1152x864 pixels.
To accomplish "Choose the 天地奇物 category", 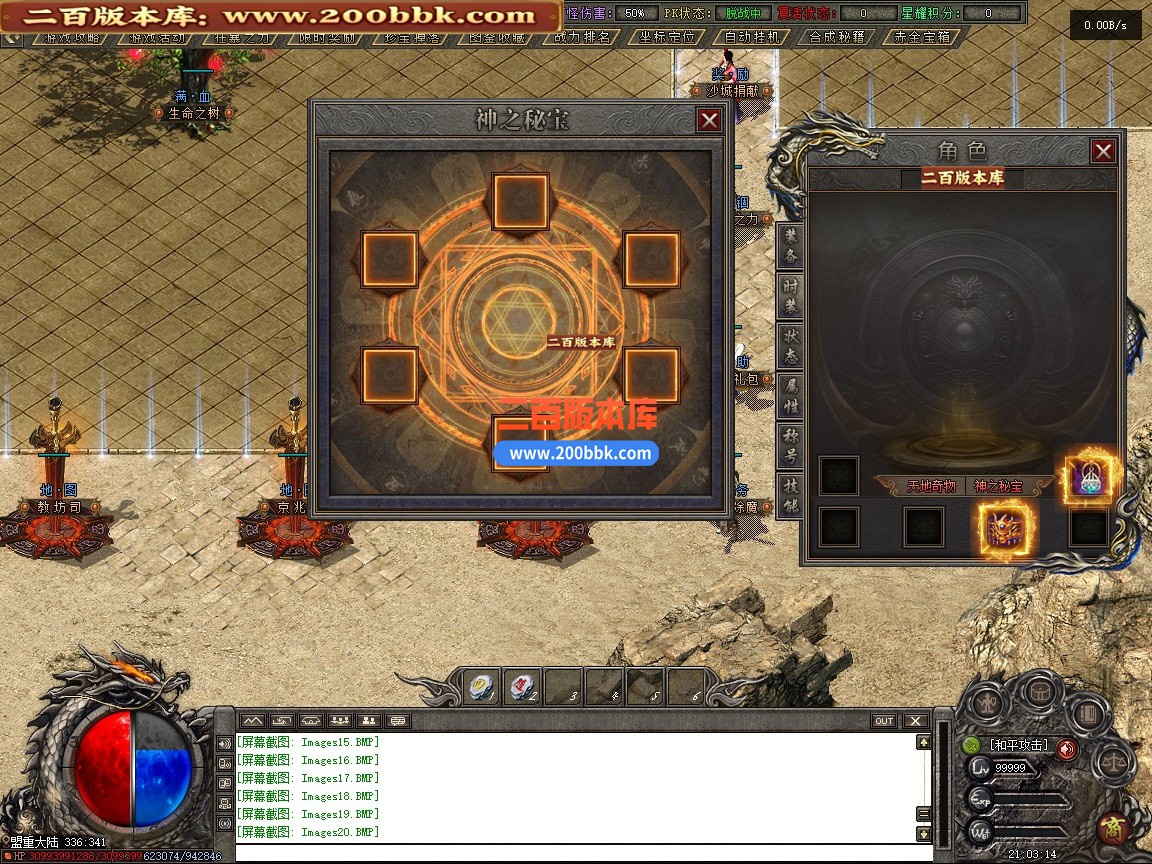I will [x=931, y=486].
